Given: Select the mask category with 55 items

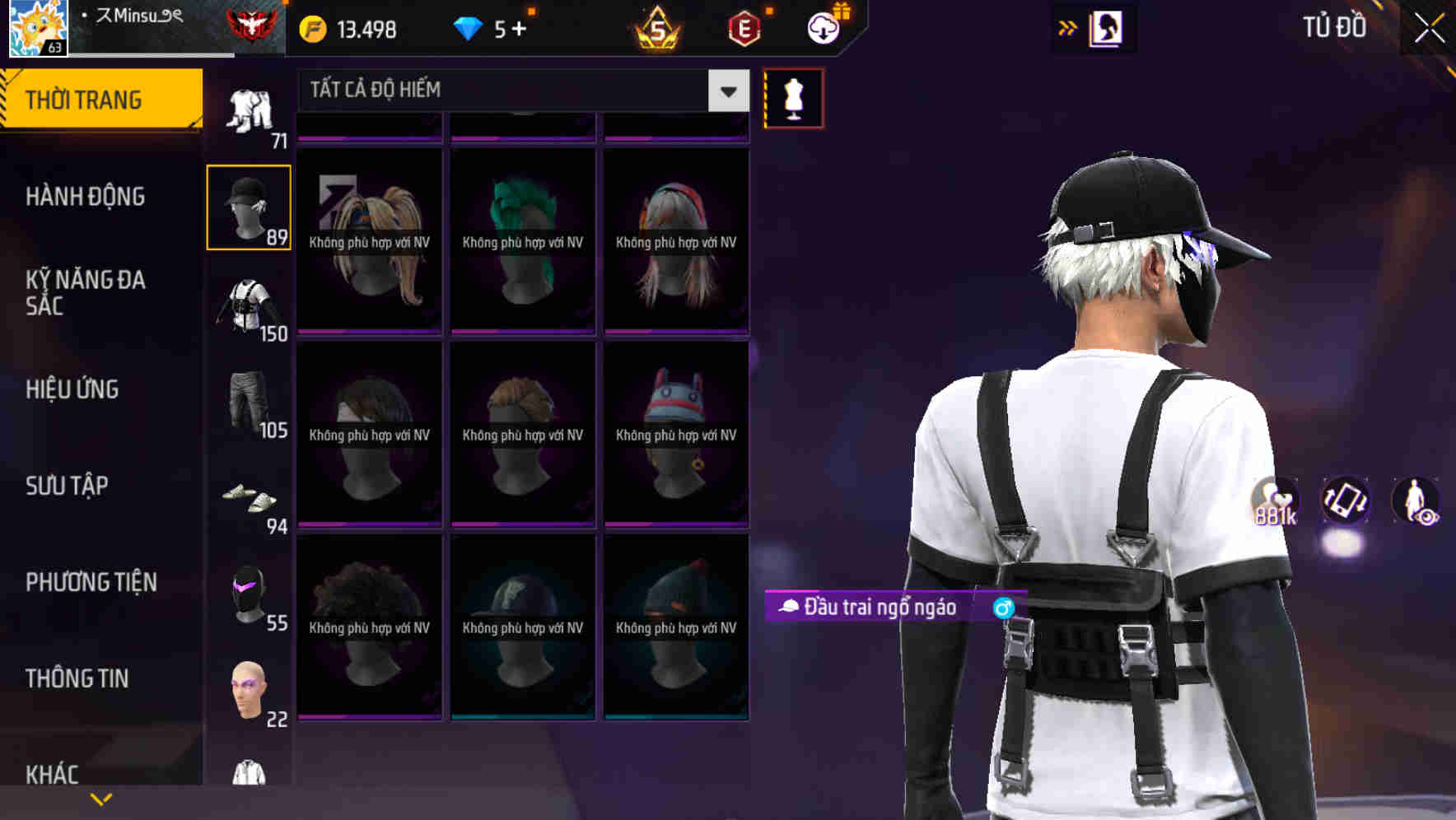Looking at the screenshot, I should coord(250,597).
